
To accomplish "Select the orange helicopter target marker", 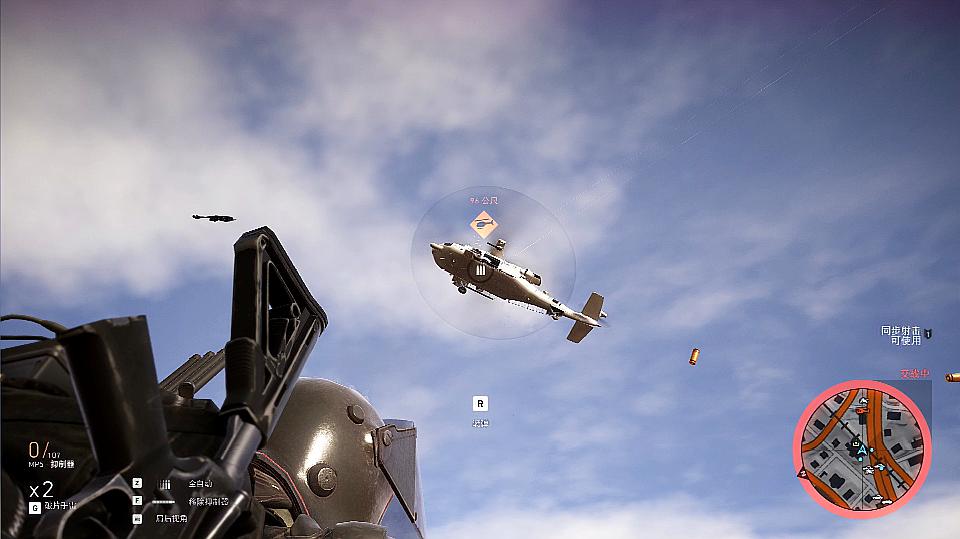I will (x=484, y=225).
